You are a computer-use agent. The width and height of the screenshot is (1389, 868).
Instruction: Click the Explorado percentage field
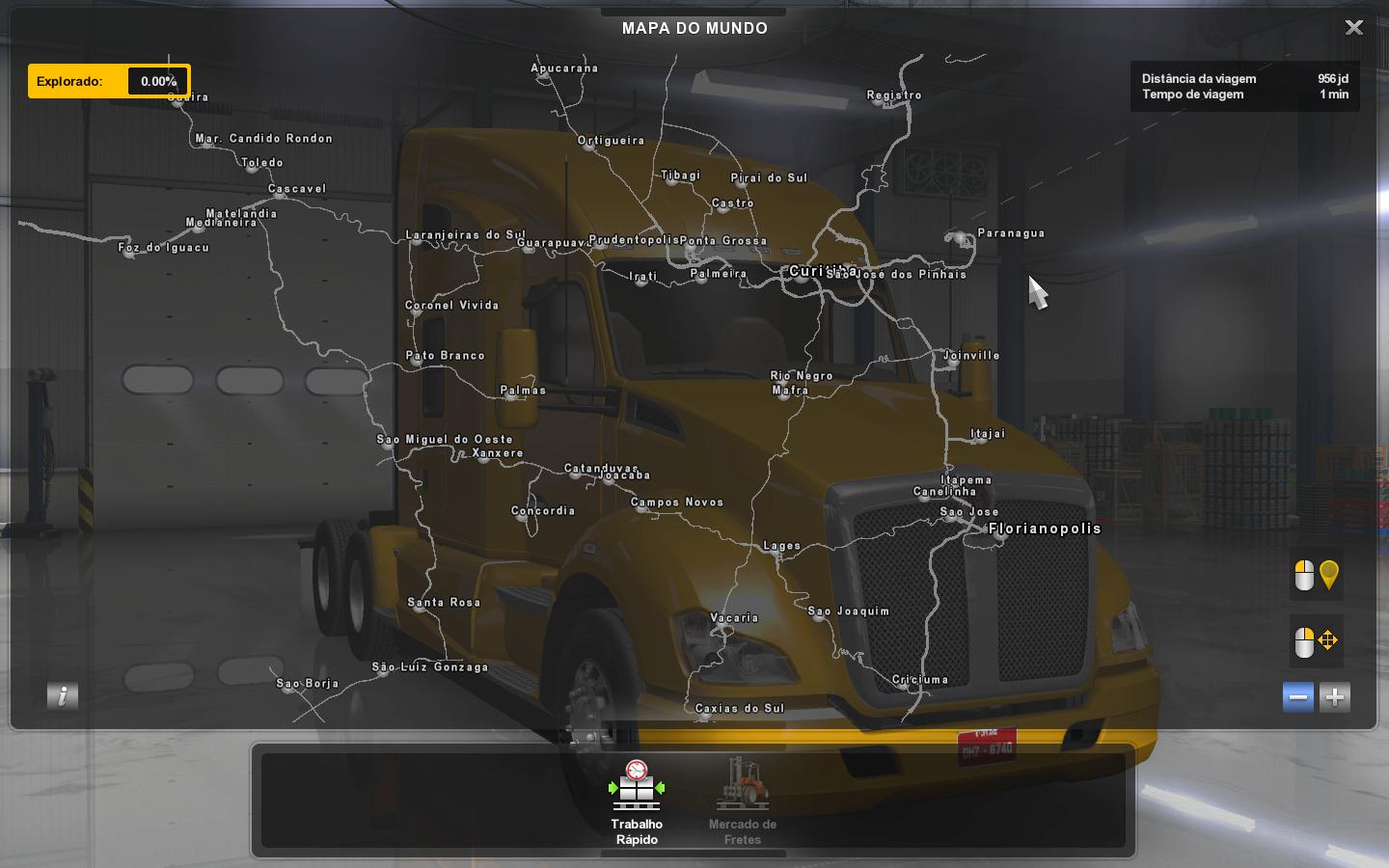point(157,81)
